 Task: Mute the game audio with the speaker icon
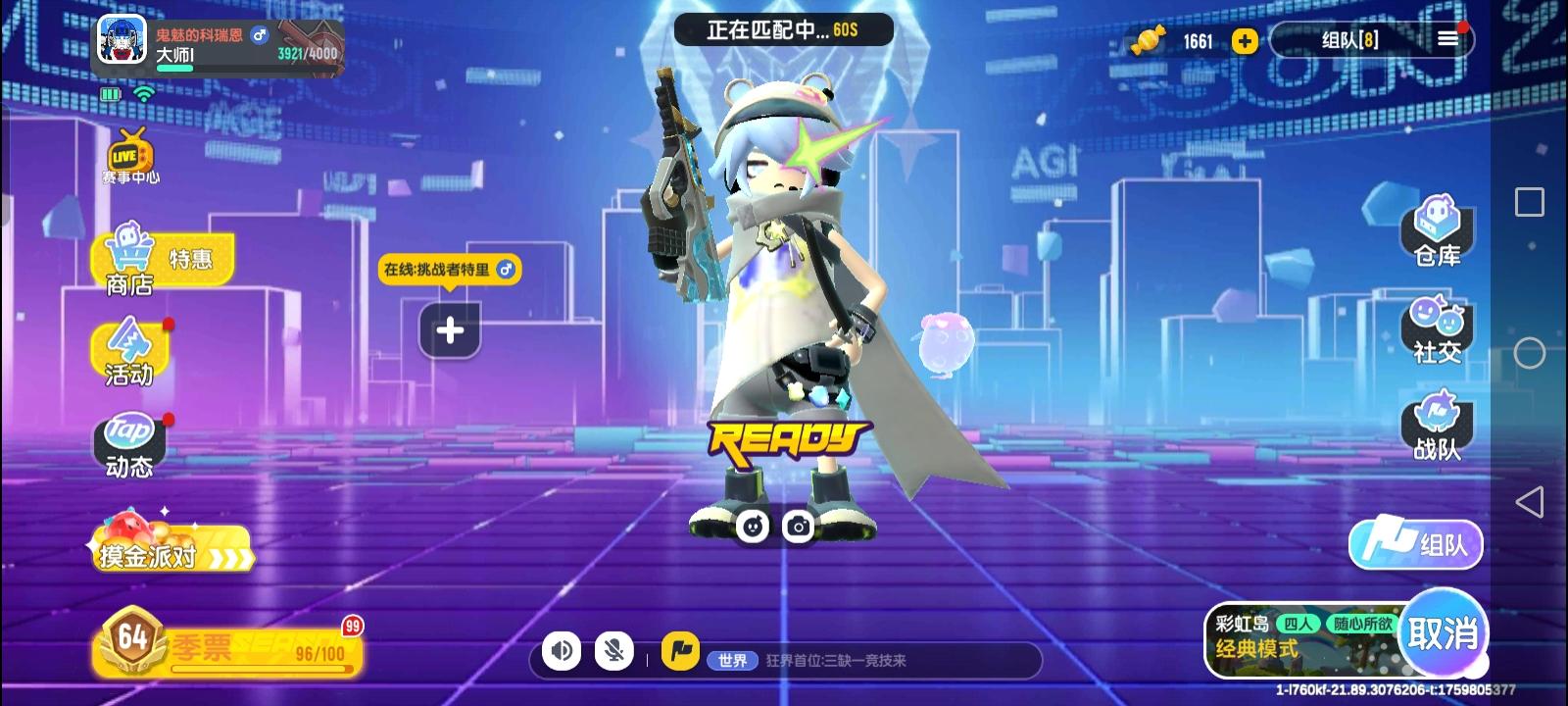point(561,649)
